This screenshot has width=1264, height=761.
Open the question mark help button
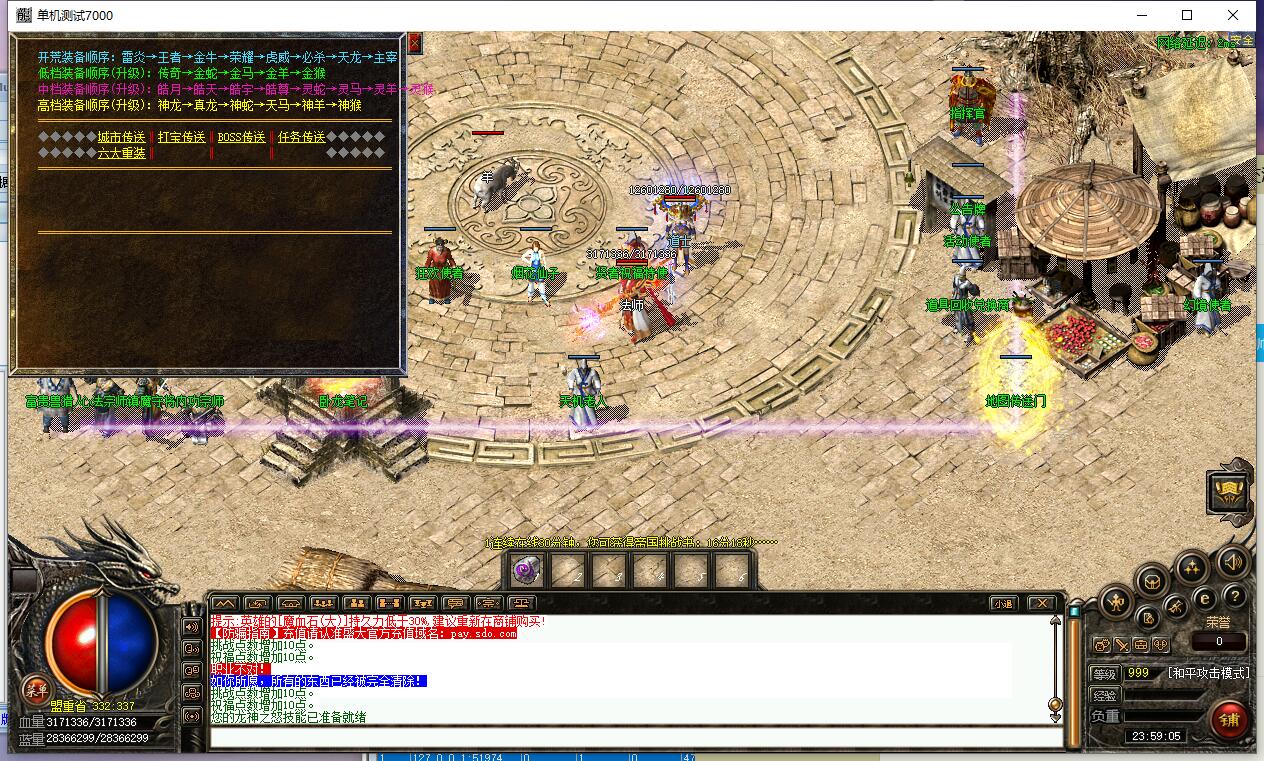point(1235,597)
